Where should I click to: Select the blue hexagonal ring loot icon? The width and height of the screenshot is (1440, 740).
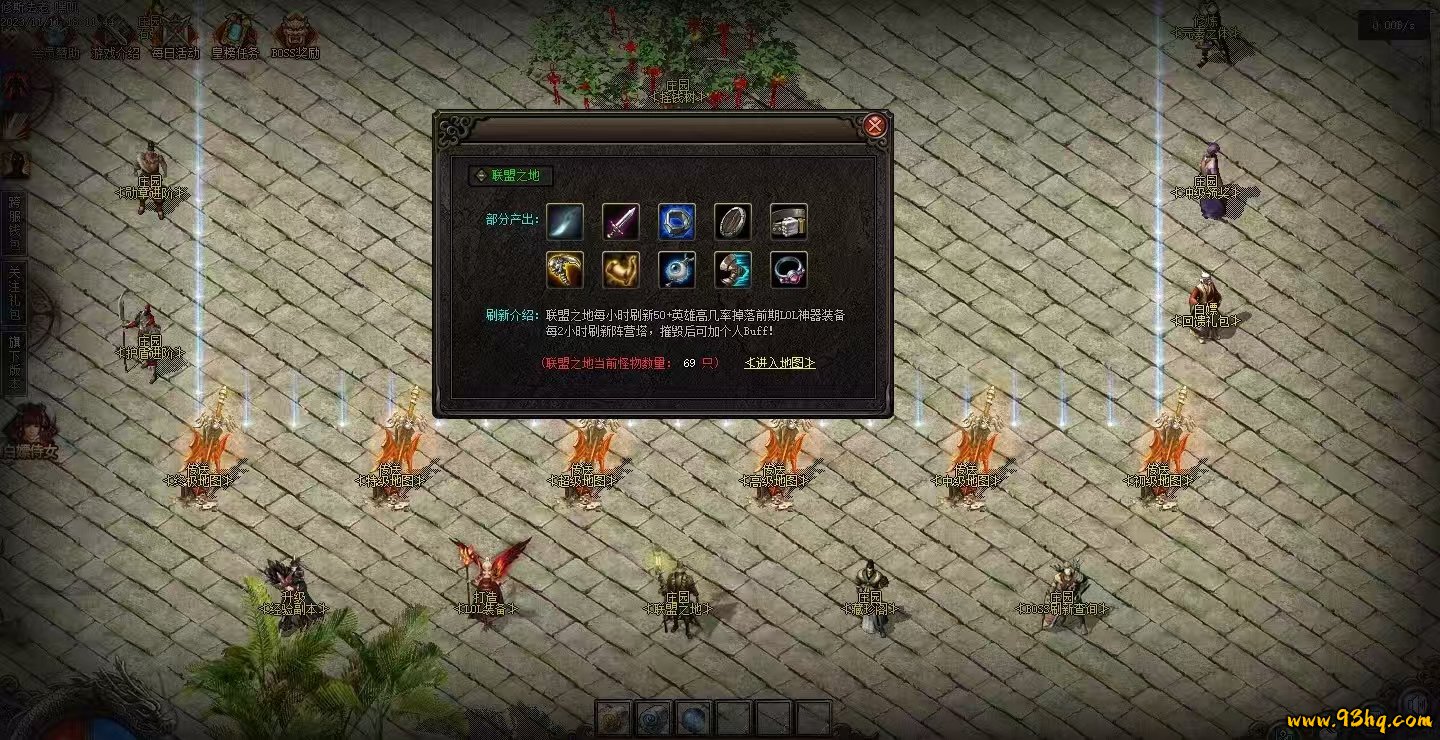click(677, 222)
